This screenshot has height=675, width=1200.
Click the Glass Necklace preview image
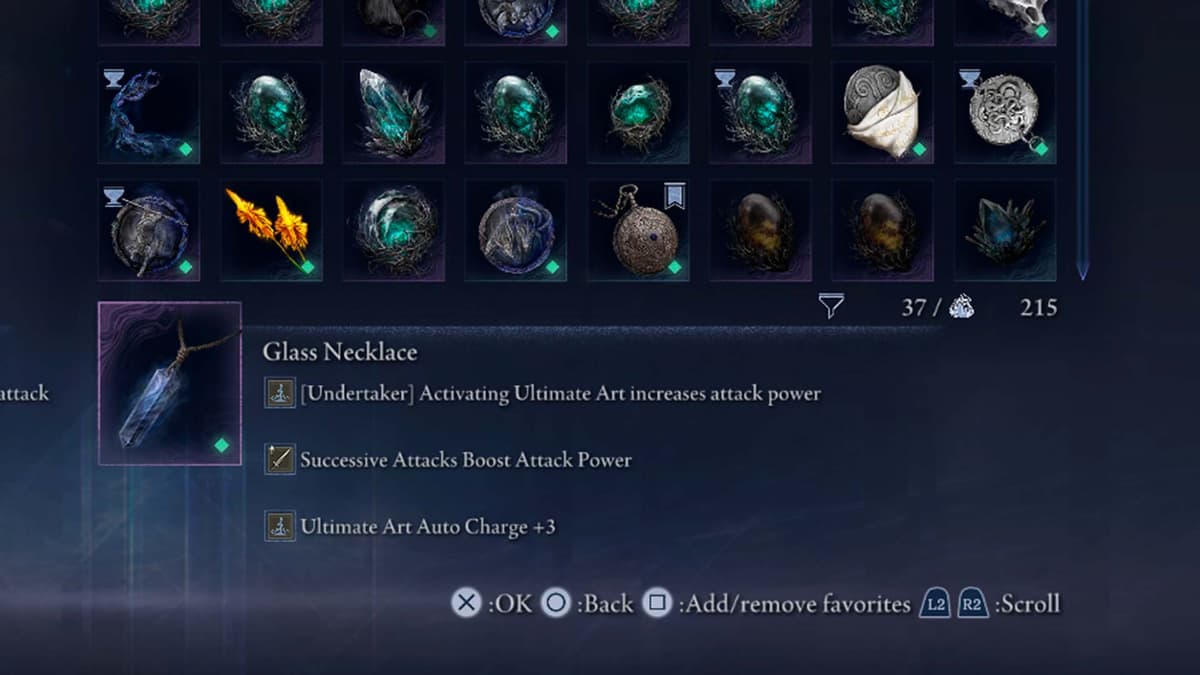pyautogui.click(x=170, y=383)
